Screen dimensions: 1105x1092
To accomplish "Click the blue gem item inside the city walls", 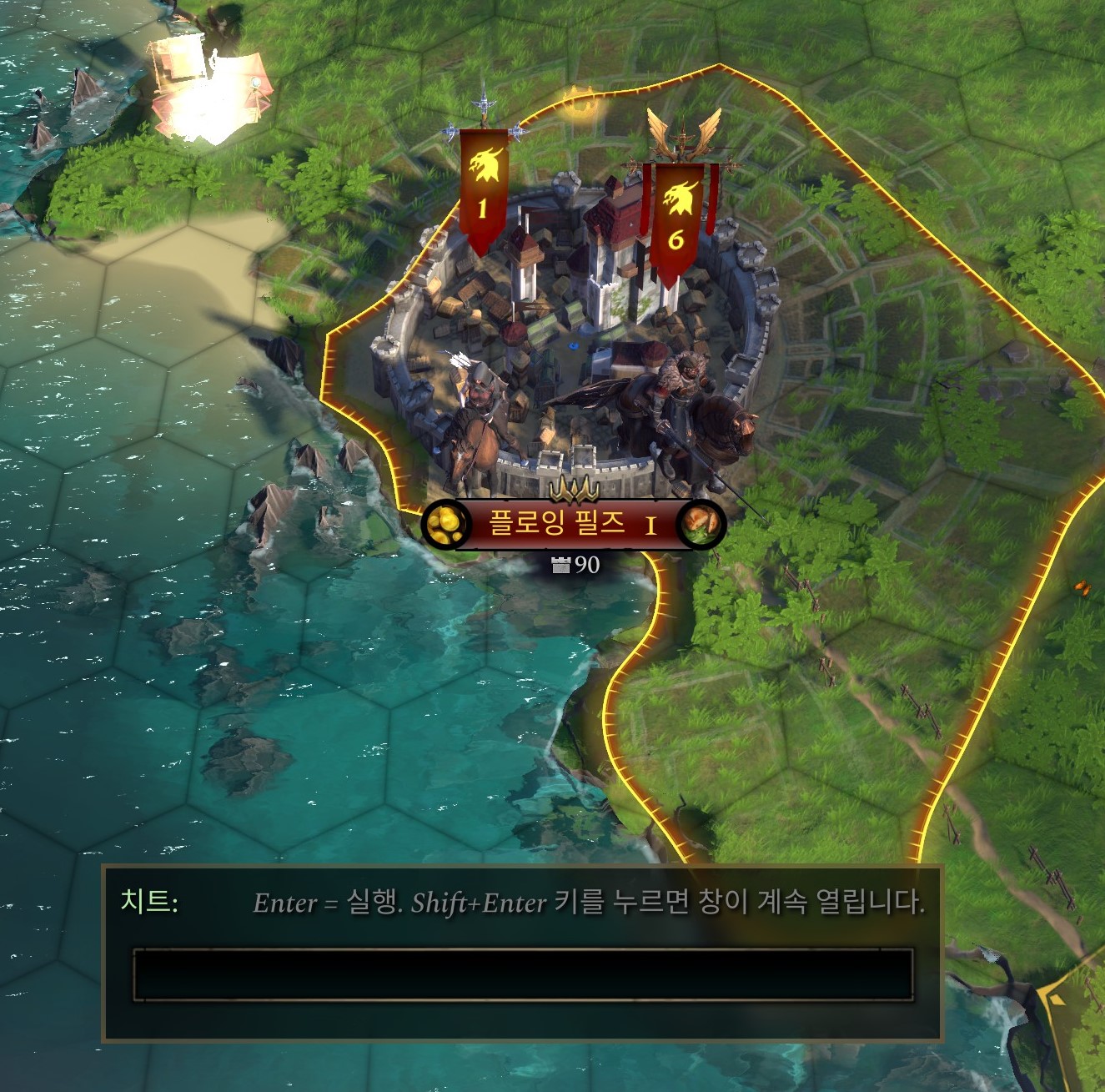I will 573,346.
